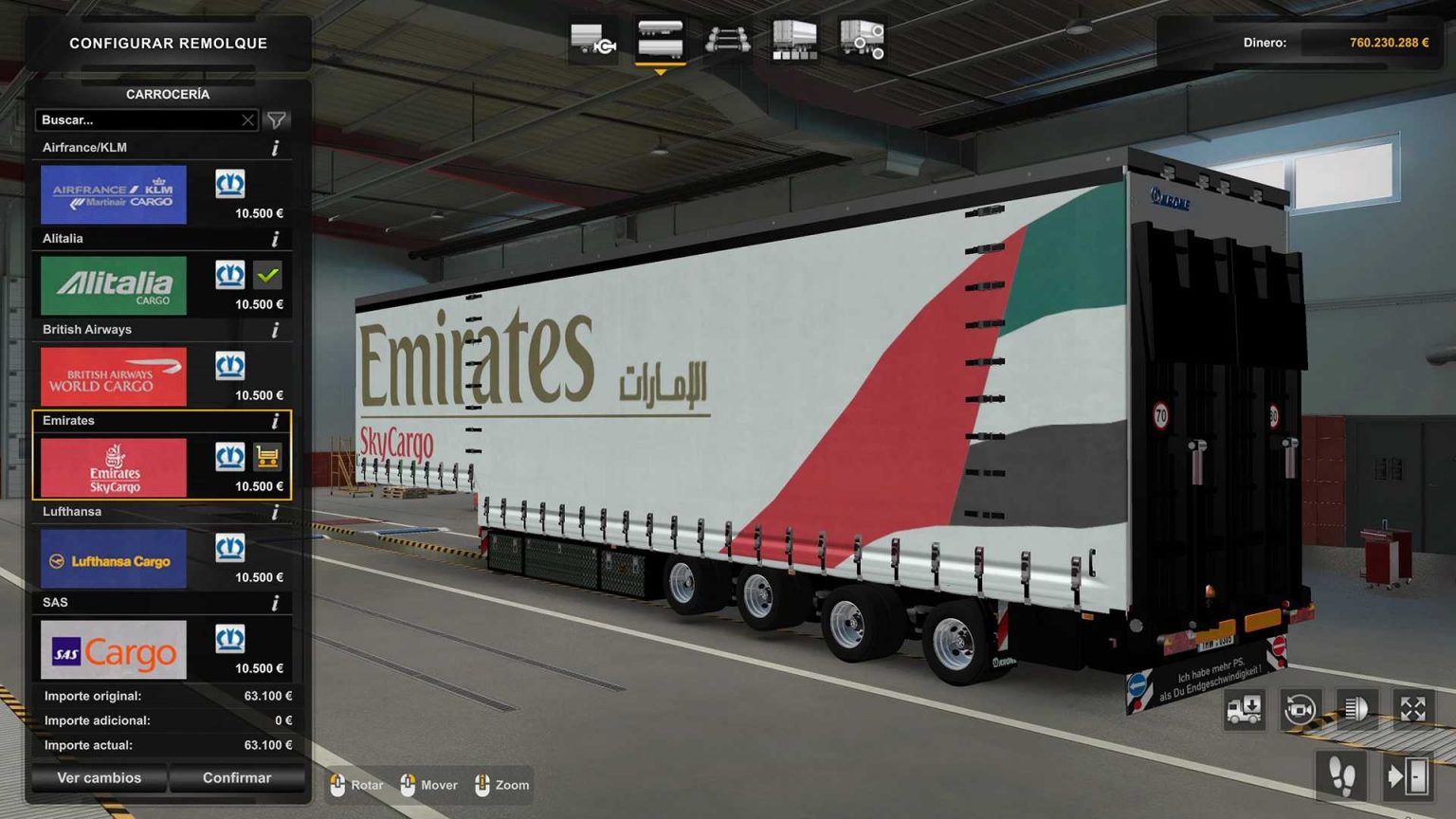This screenshot has width=1456, height=819.
Task: Switch to the tanker body tab at top
Action: coord(661,38)
